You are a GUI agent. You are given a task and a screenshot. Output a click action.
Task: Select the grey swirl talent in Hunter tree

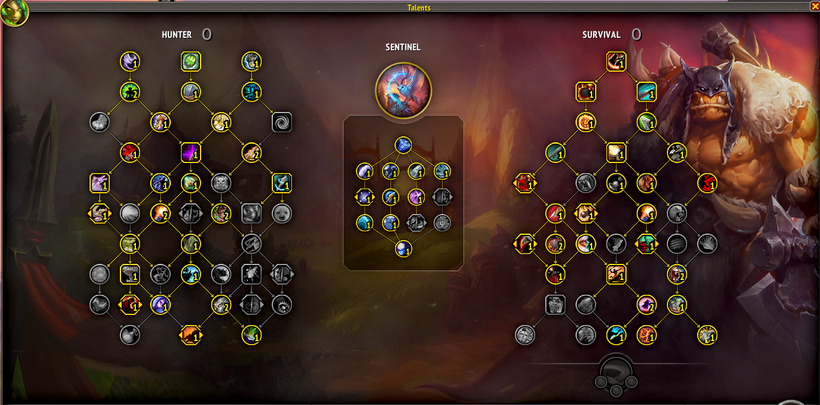click(282, 122)
